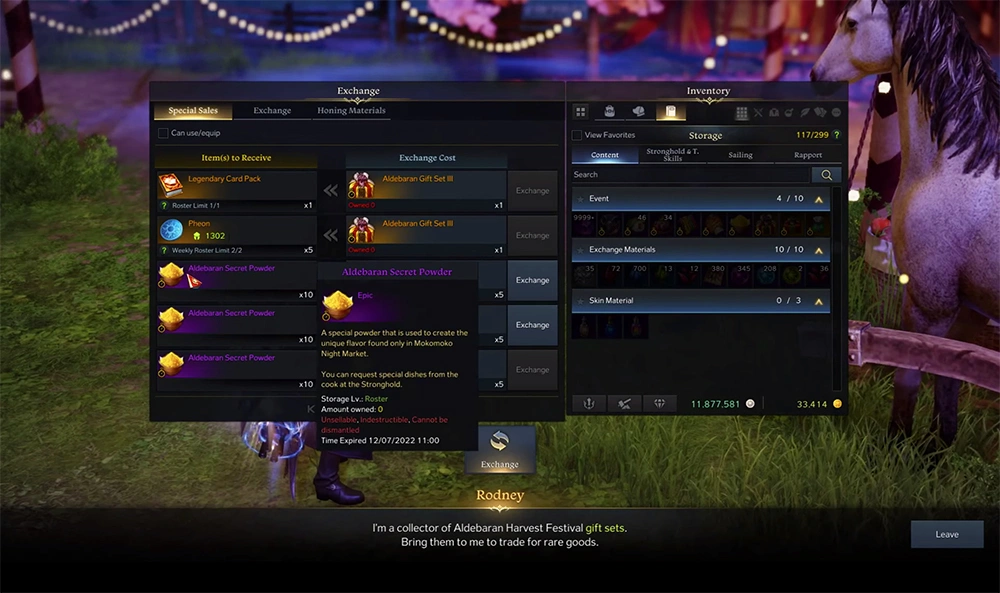Open the storage limit help icon
1000x593 pixels.
[837, 135]
